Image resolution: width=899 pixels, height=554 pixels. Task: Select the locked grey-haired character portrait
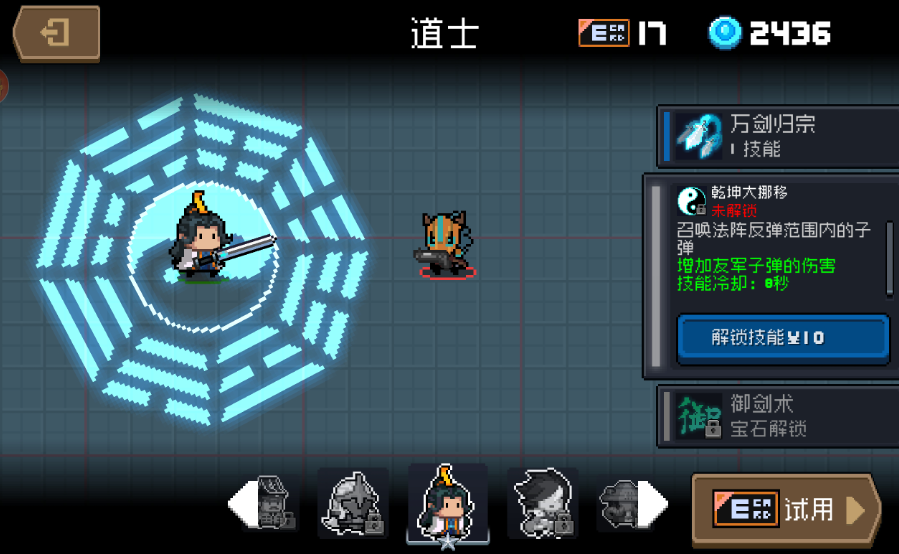point(542,502)
